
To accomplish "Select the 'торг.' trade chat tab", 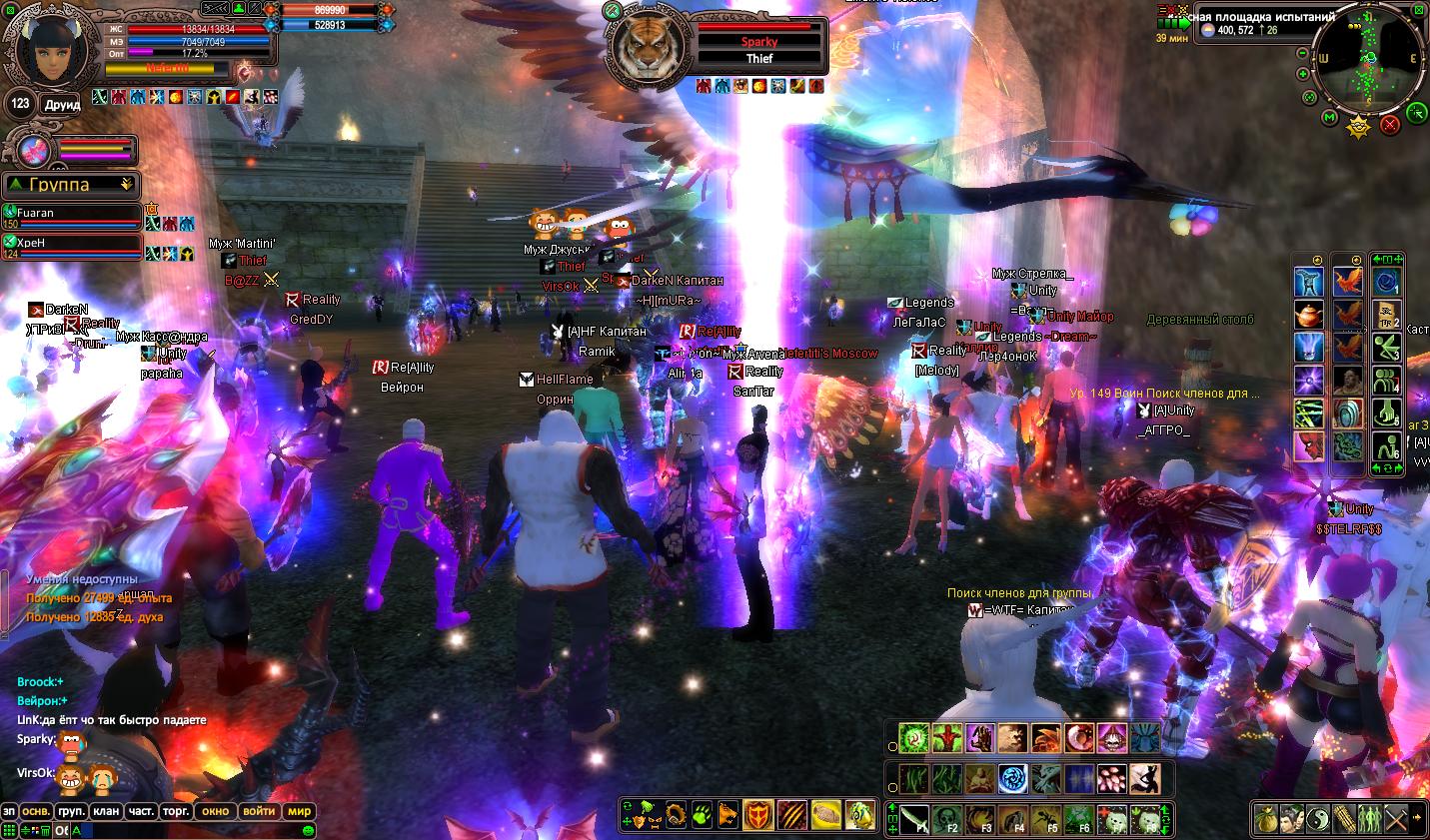I will coord(176,811).
